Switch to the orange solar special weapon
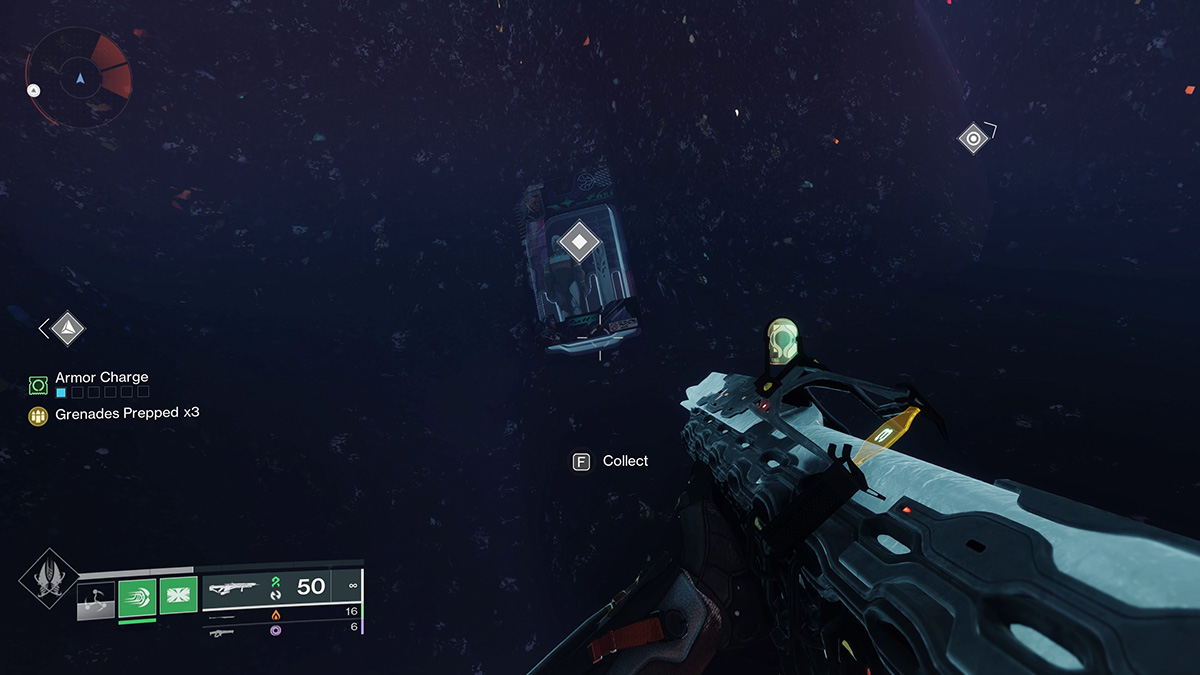1200x675 pixels. (274, 614)
